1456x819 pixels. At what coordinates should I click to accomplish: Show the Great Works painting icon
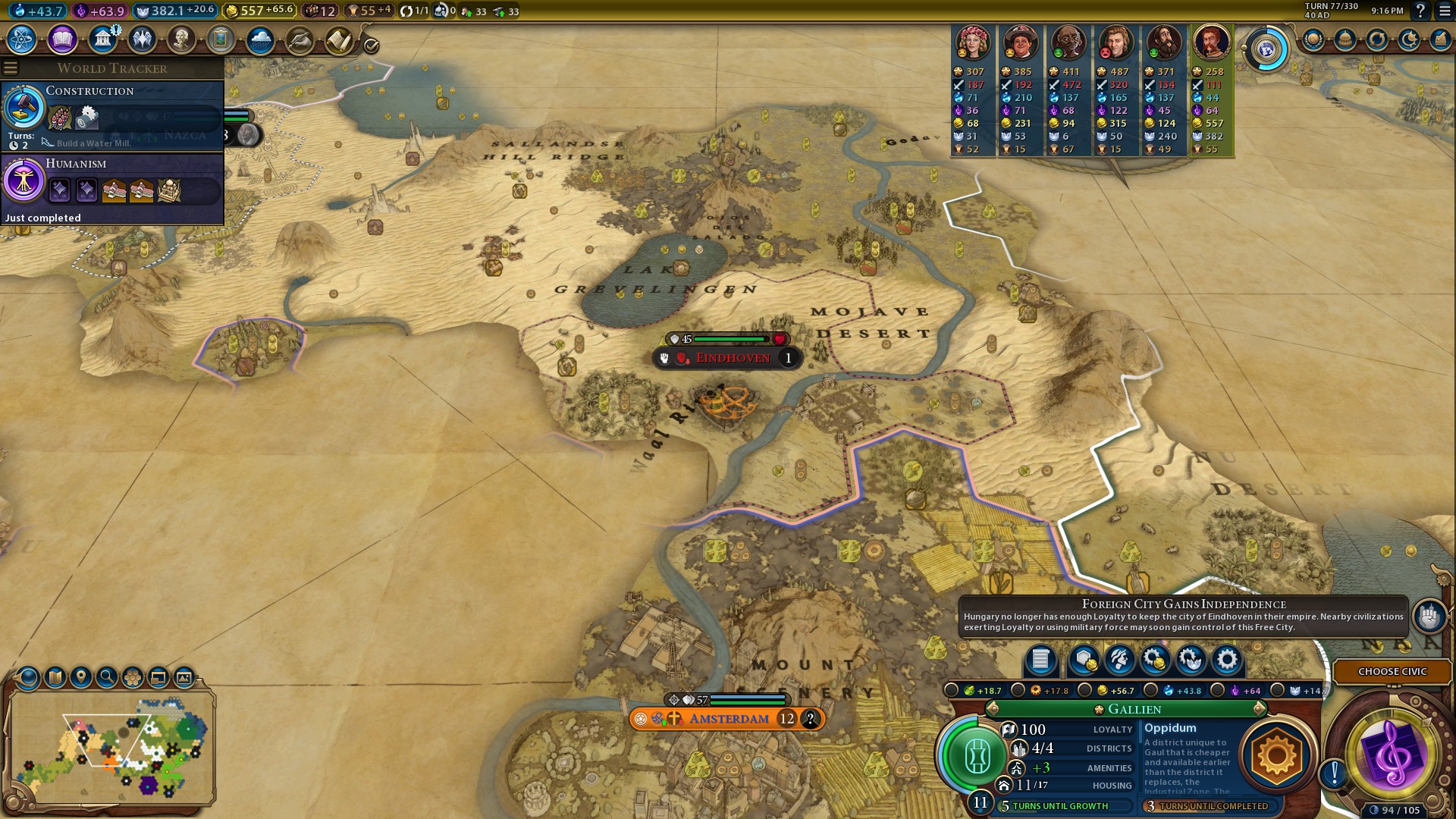[221, 39]
